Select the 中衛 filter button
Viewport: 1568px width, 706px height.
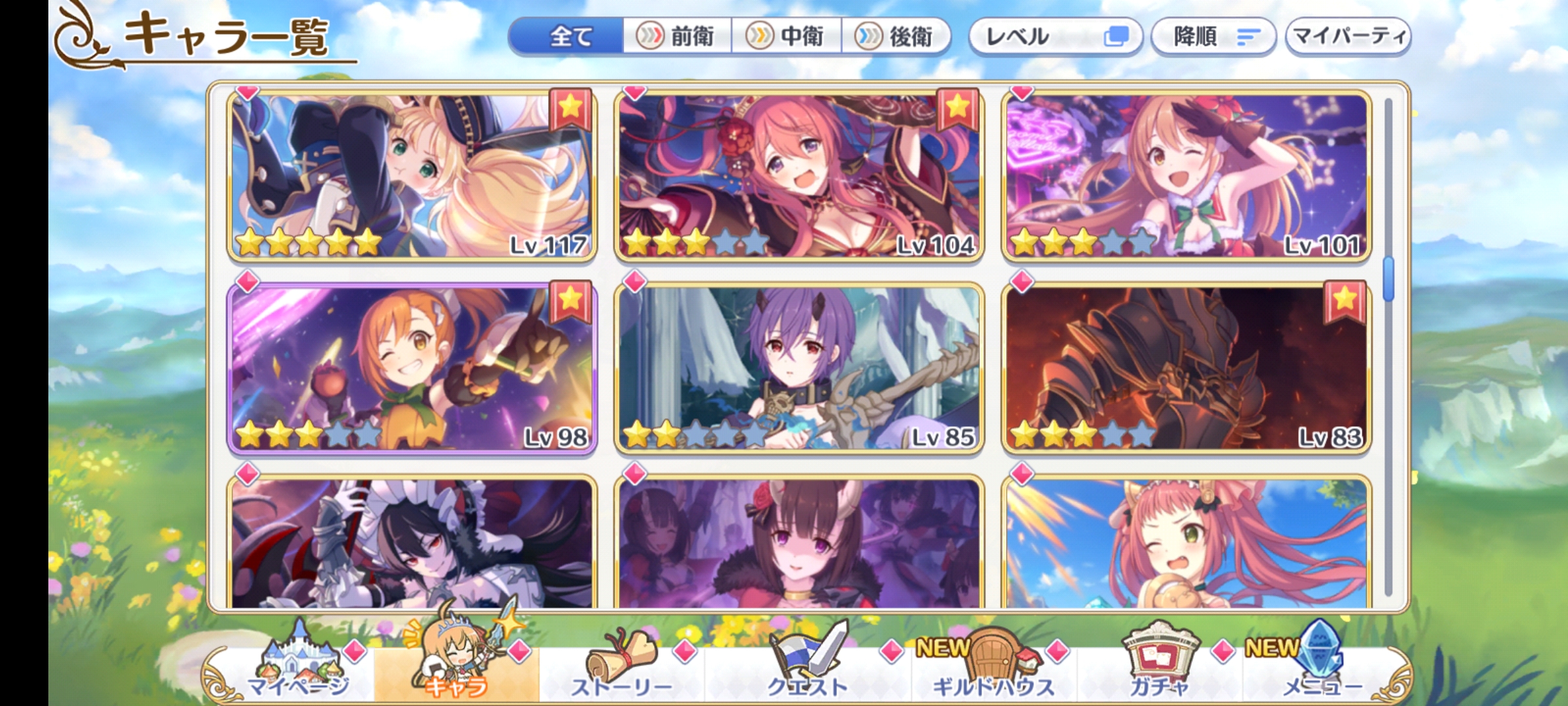[x=789, y=37]
